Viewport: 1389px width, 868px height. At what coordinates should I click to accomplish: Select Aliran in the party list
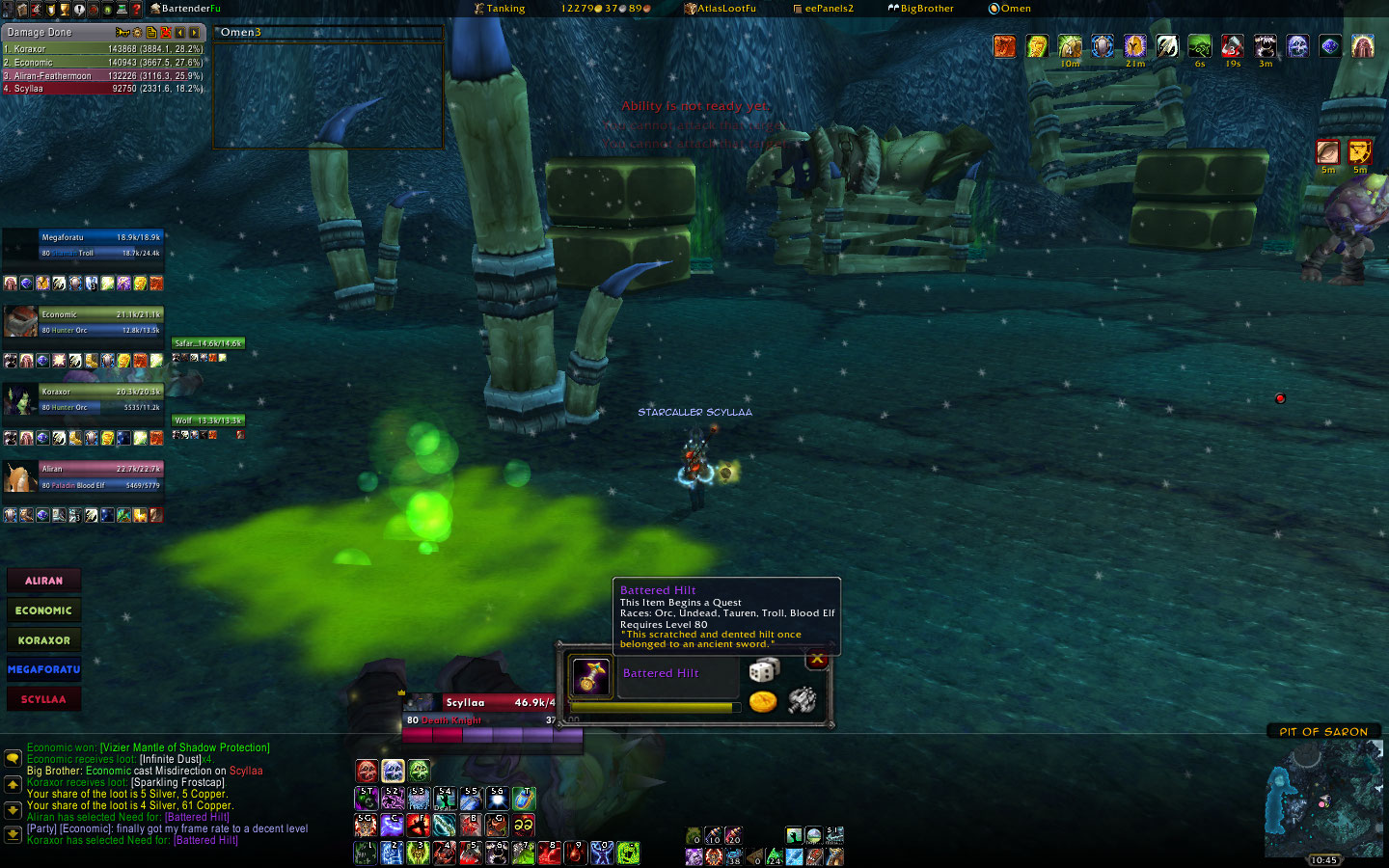click(x=43, y=581)
